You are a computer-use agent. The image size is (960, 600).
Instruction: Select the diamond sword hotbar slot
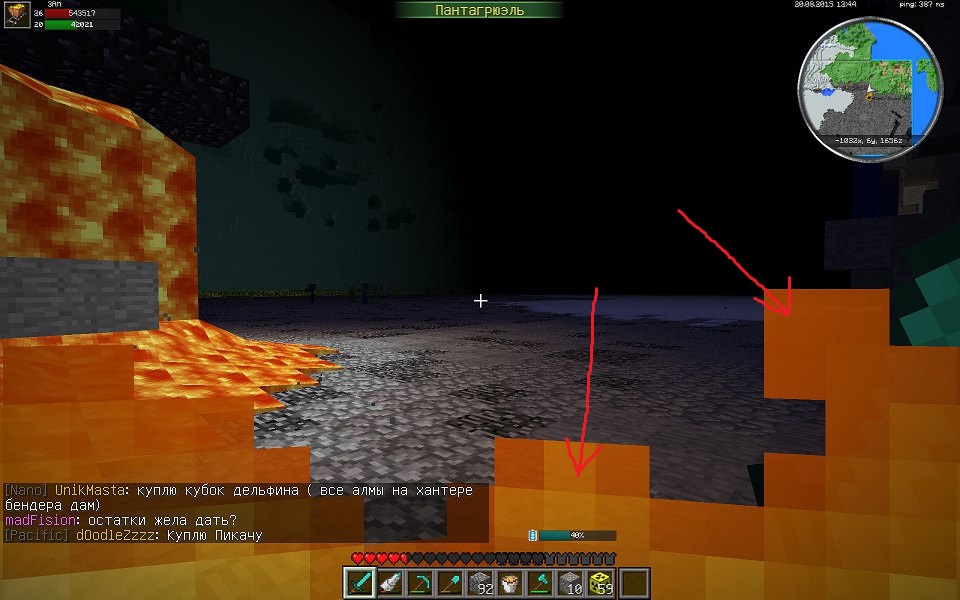click(360, 582)
